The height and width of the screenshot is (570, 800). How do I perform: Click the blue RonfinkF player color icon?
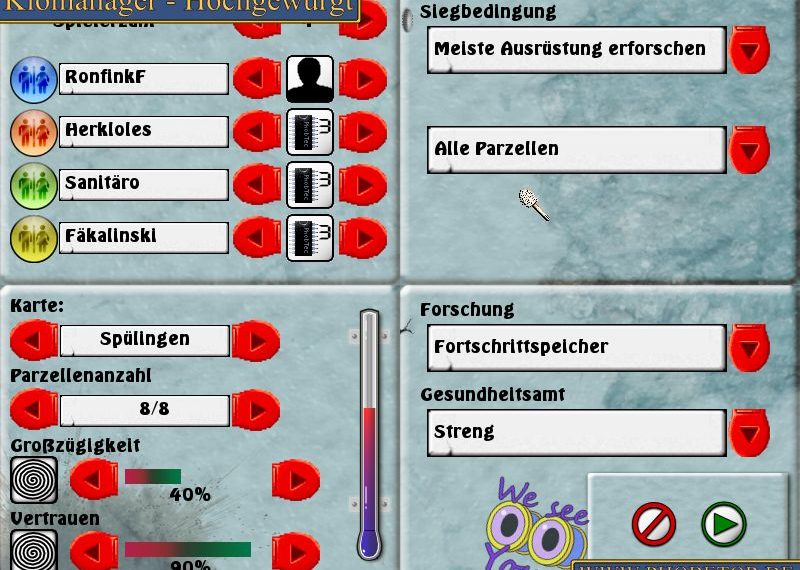(x=33, y=79)
